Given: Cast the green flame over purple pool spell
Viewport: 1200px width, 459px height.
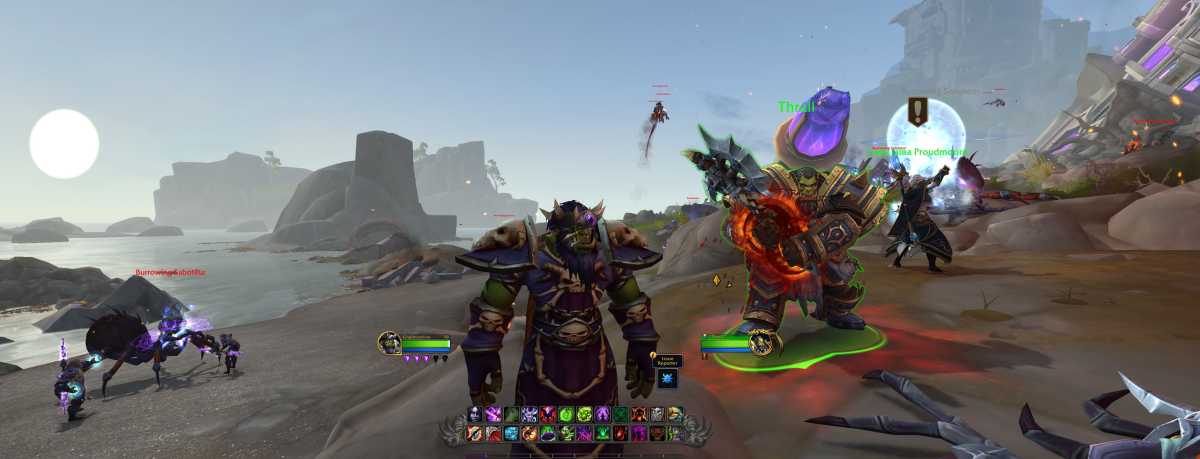Looking at the screenshot, I should (548, 433).
